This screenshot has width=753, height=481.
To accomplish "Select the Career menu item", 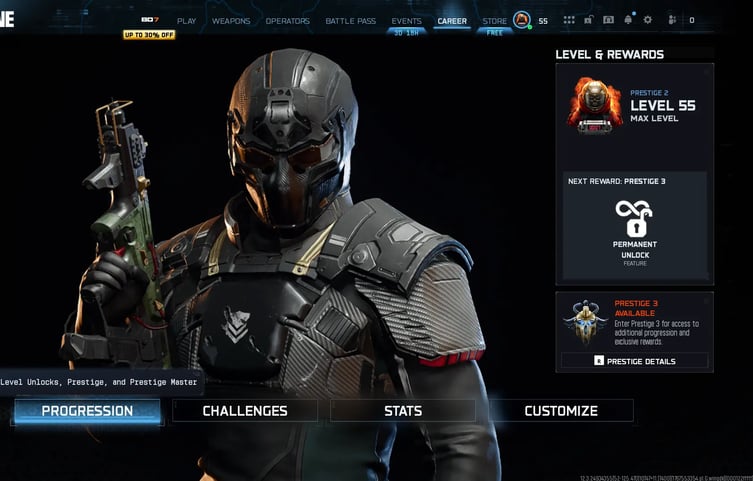I will (452, 21).
